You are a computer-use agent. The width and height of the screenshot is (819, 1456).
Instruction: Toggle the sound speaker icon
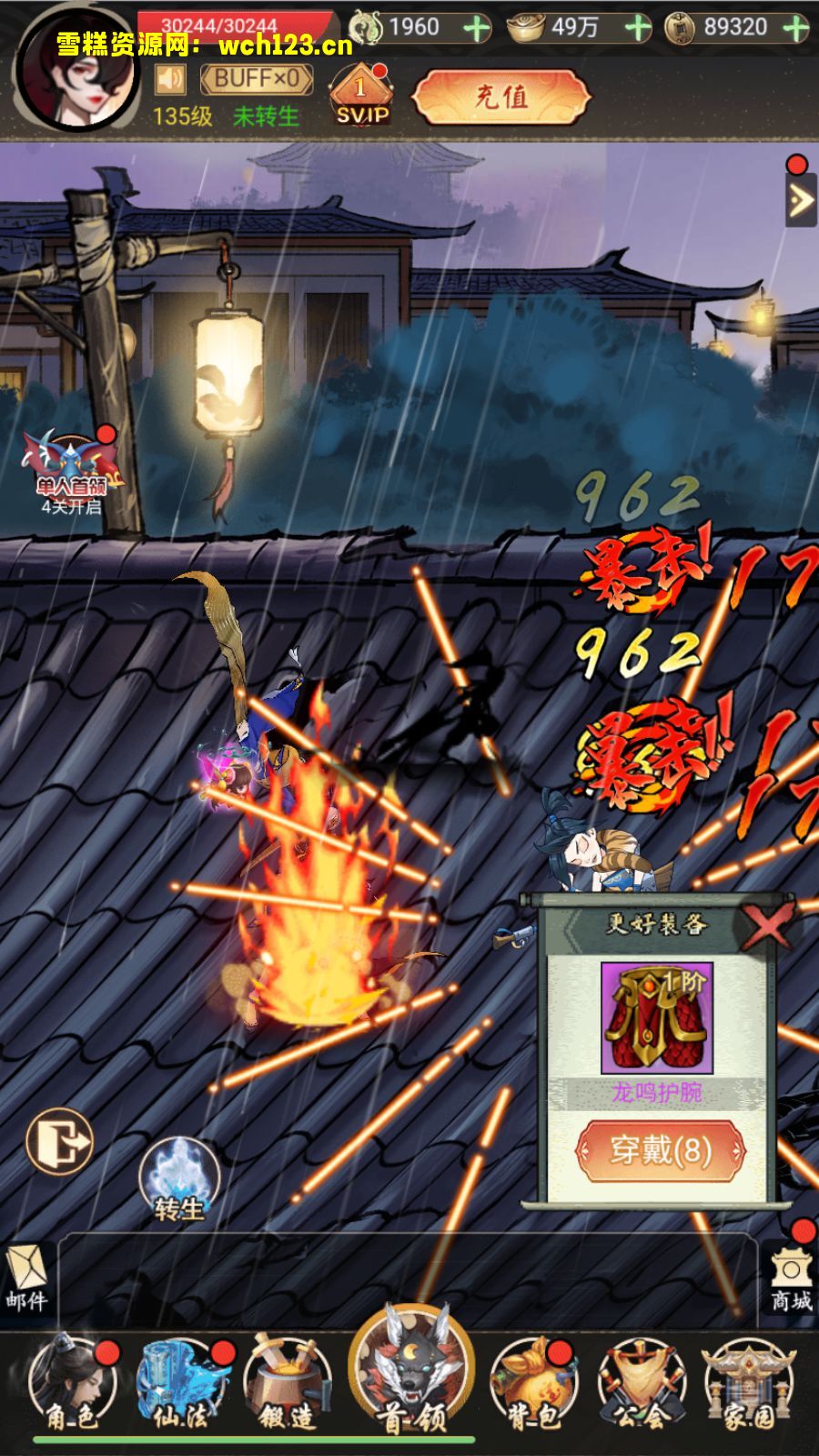[x=170, y=80]
